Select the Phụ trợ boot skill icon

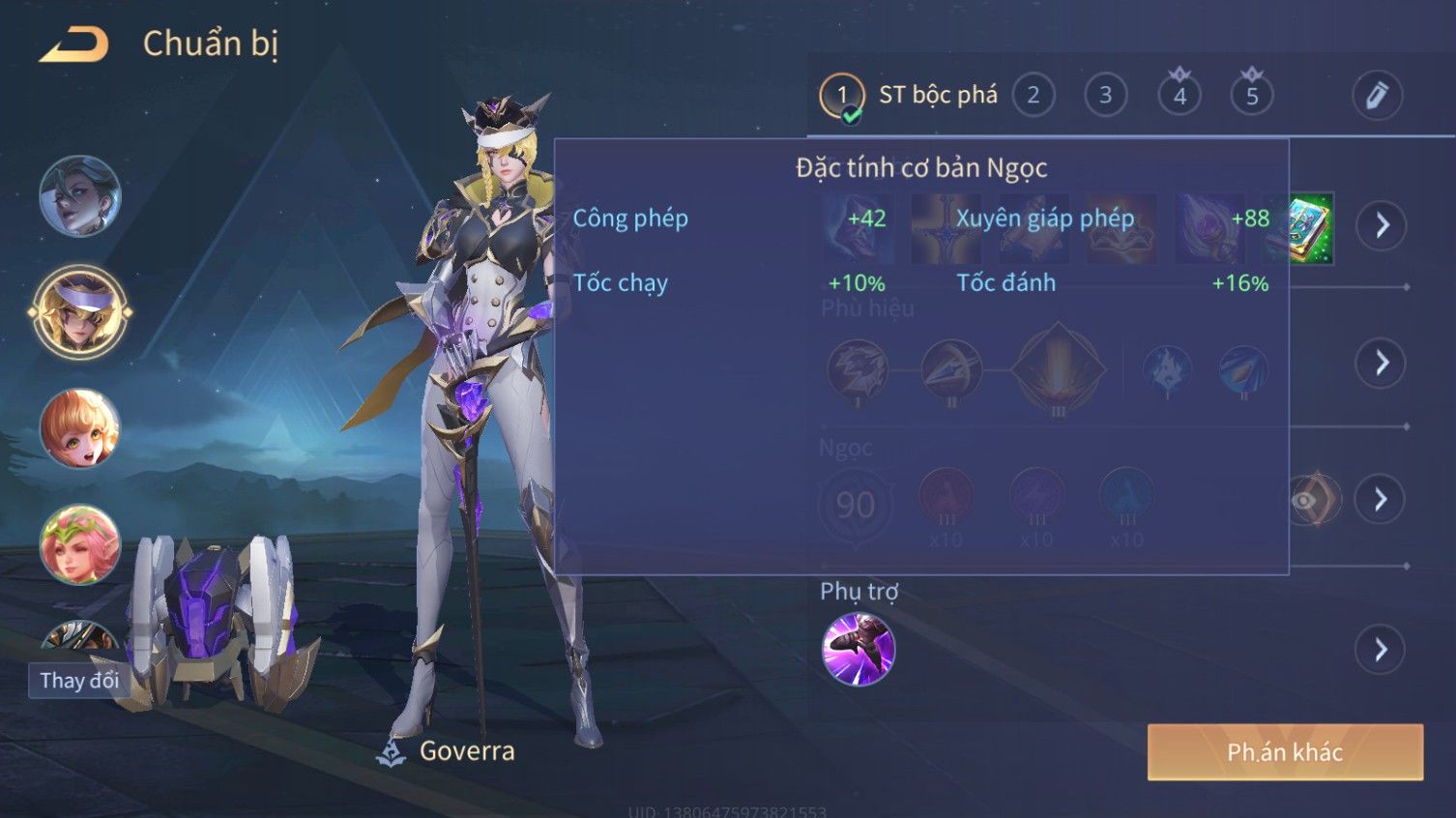[858, 649]
